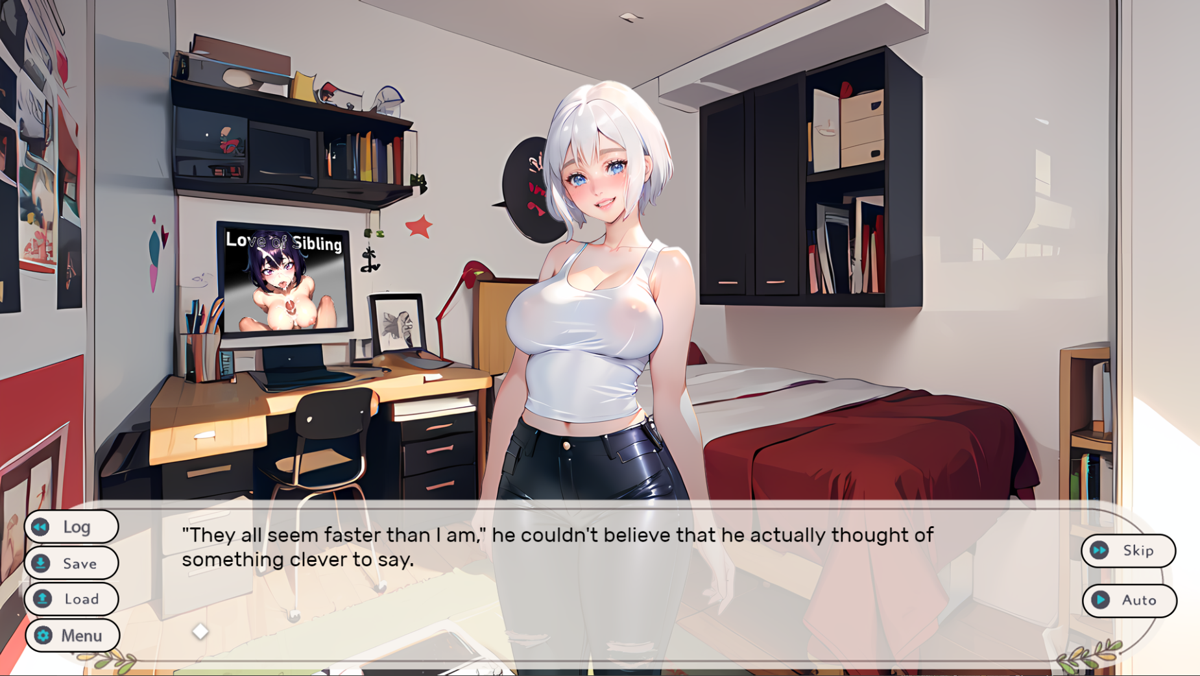Open the dialogue Log

(71, 527)
